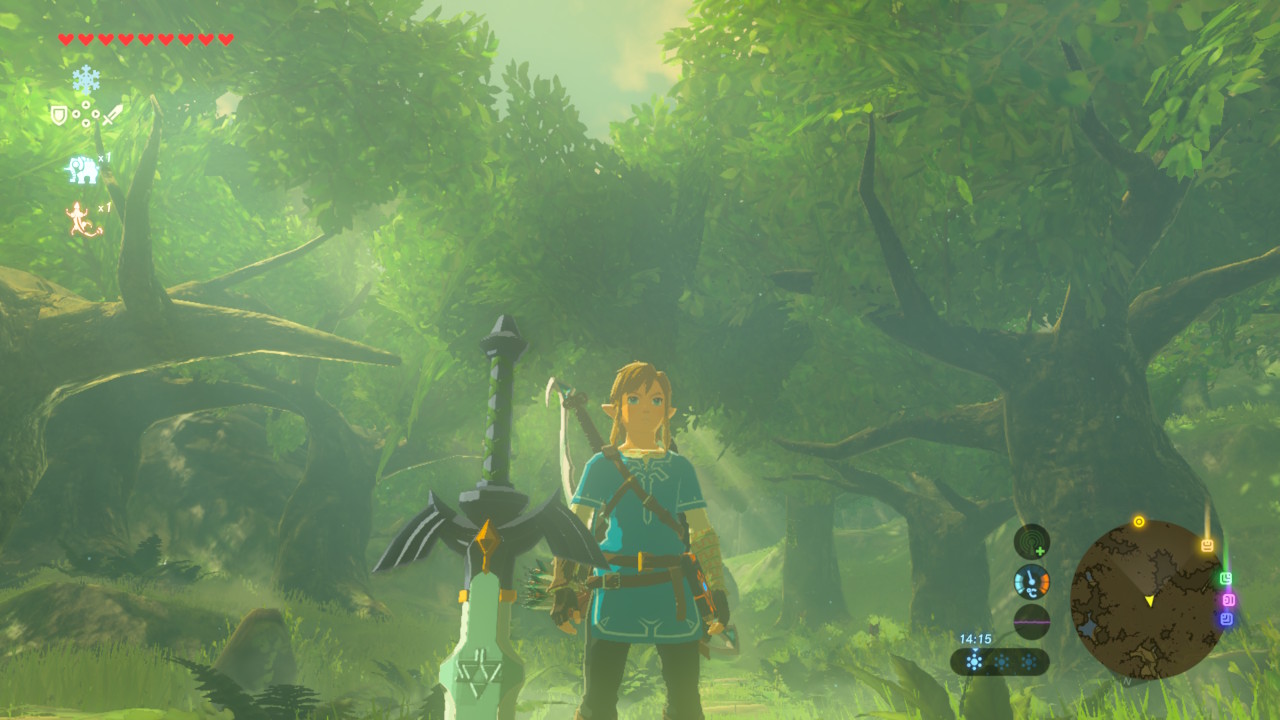1280x720 pixels.
Task: Activate the orange lizard champion ability icon
Action: pyautogui.click(x=83, y=219)
